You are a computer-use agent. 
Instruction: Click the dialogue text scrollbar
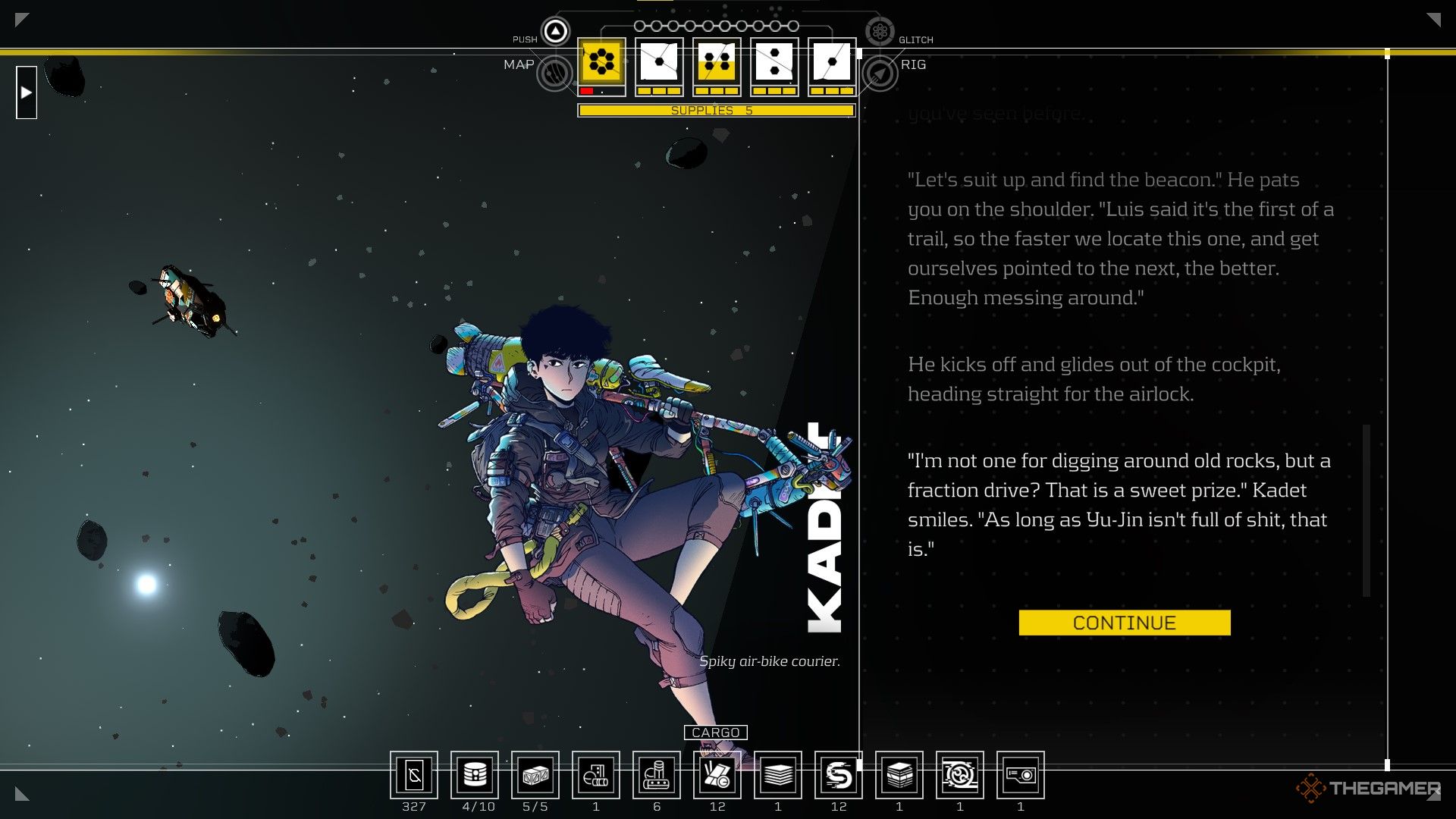pyautogui.click(x=1367, y=510)
